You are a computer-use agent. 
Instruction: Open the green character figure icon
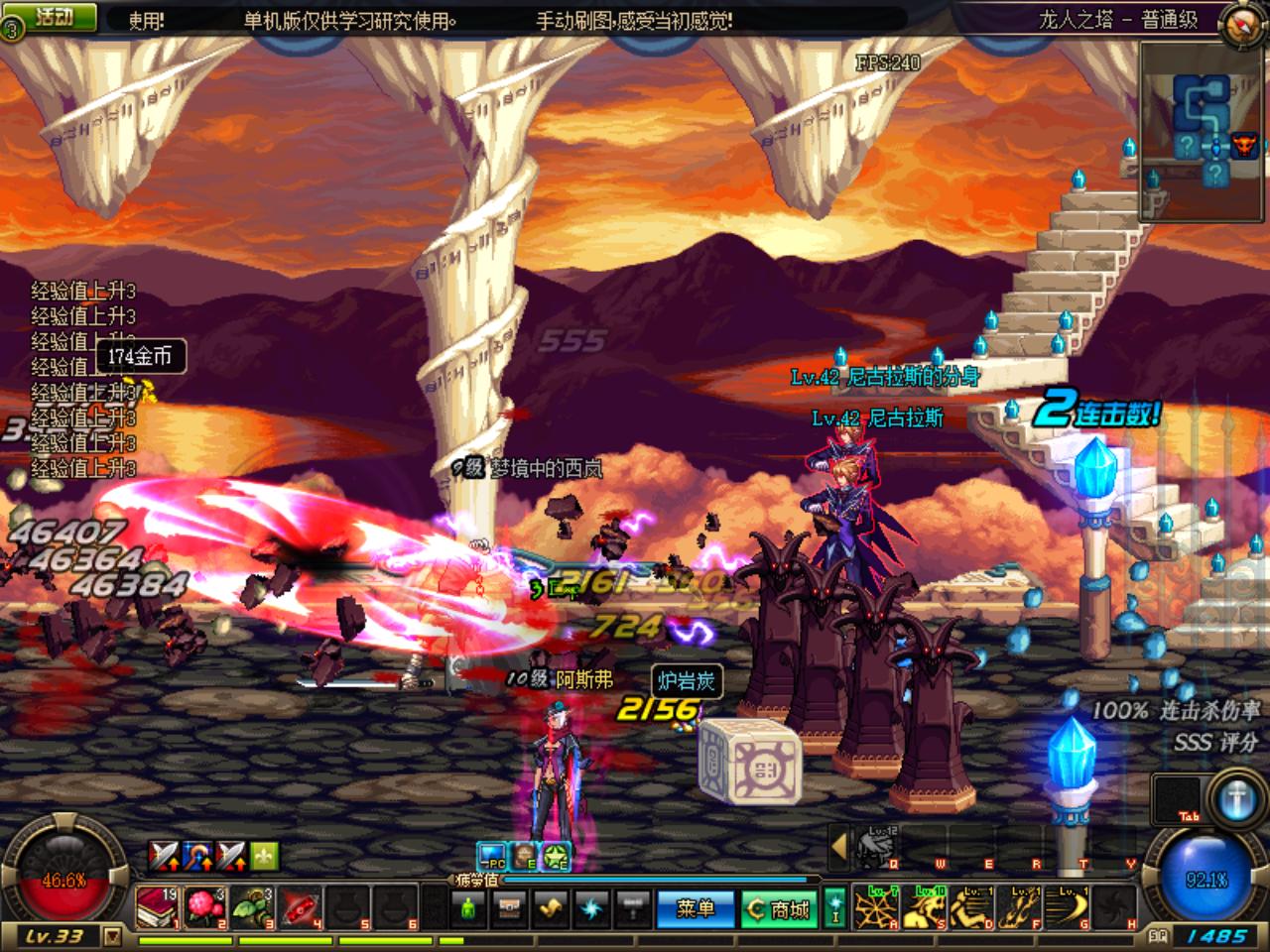468,907
